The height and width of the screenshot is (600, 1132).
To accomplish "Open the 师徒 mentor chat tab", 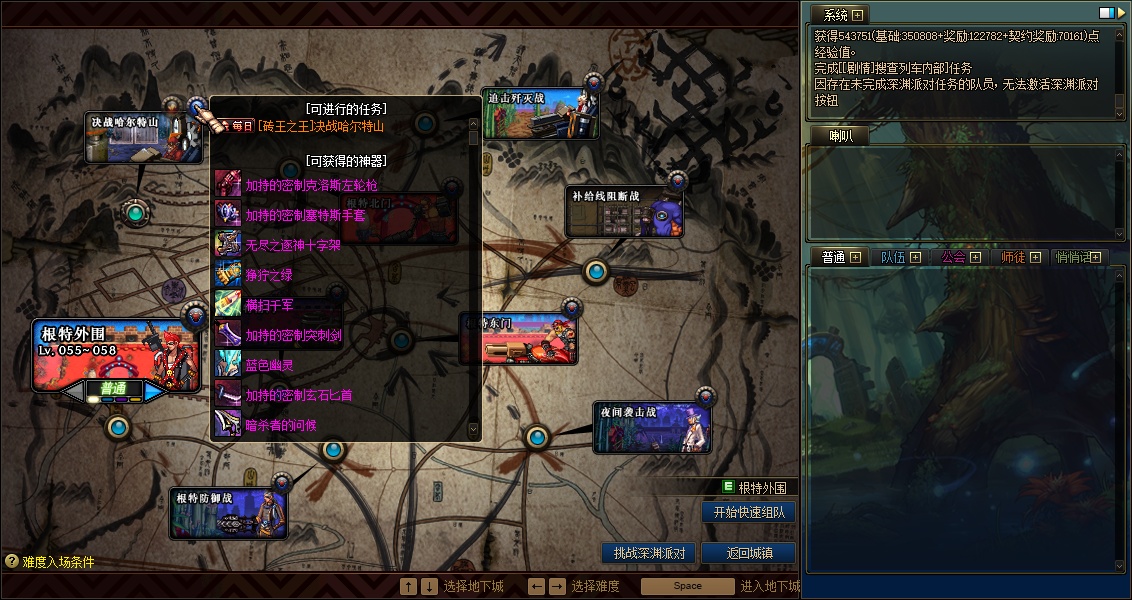I will pyautogui.click(x=1013, y=257).
